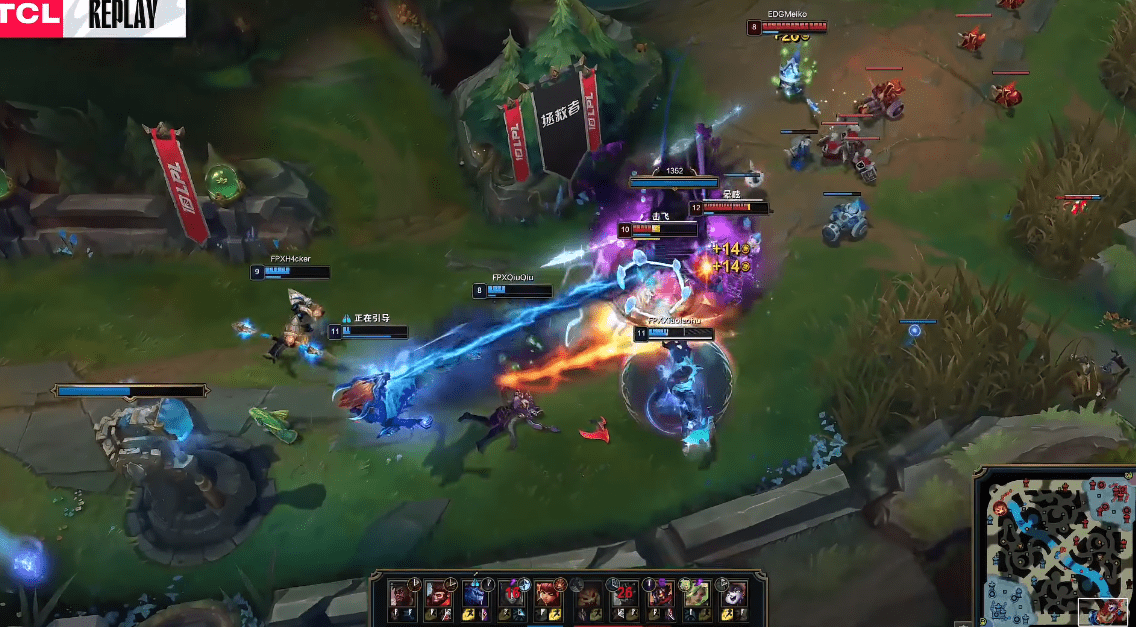Select the dead champion portrait showing 16
This screenshot has width=1136, height=627.
click(x=511, y=593)
